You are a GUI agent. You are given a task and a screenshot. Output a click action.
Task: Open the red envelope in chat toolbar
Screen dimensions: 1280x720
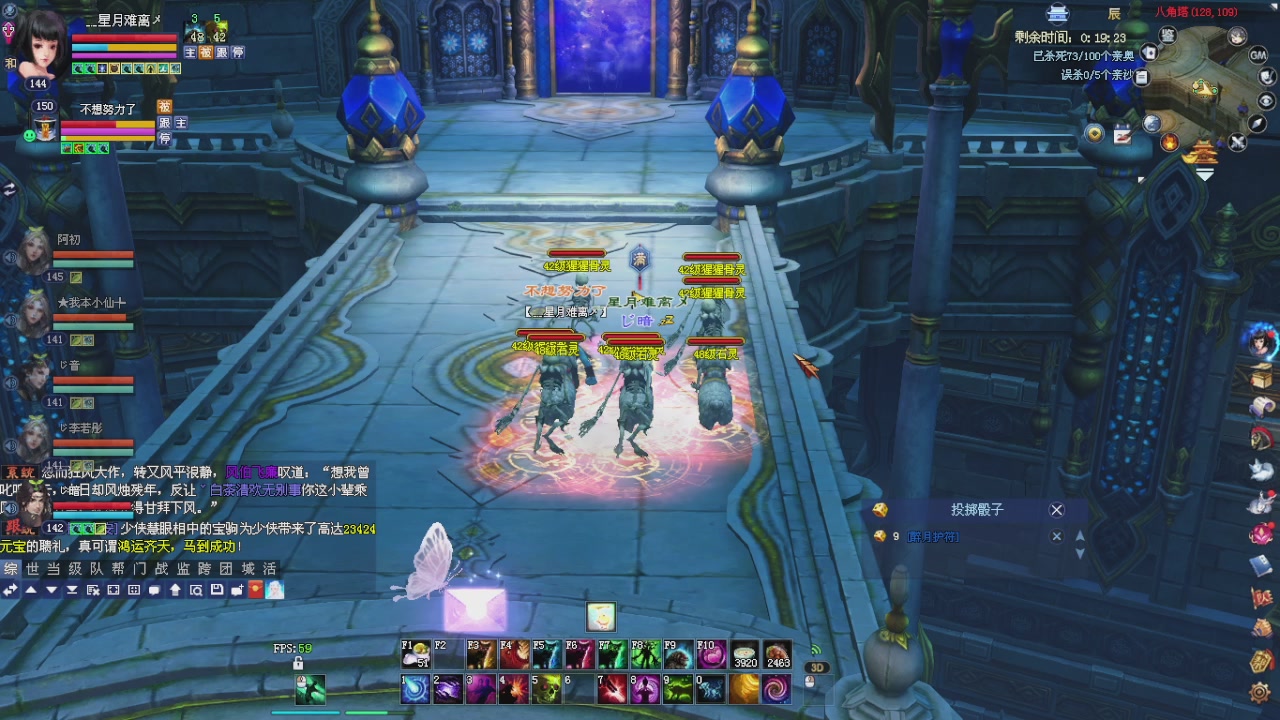click(x=255, y=590)
